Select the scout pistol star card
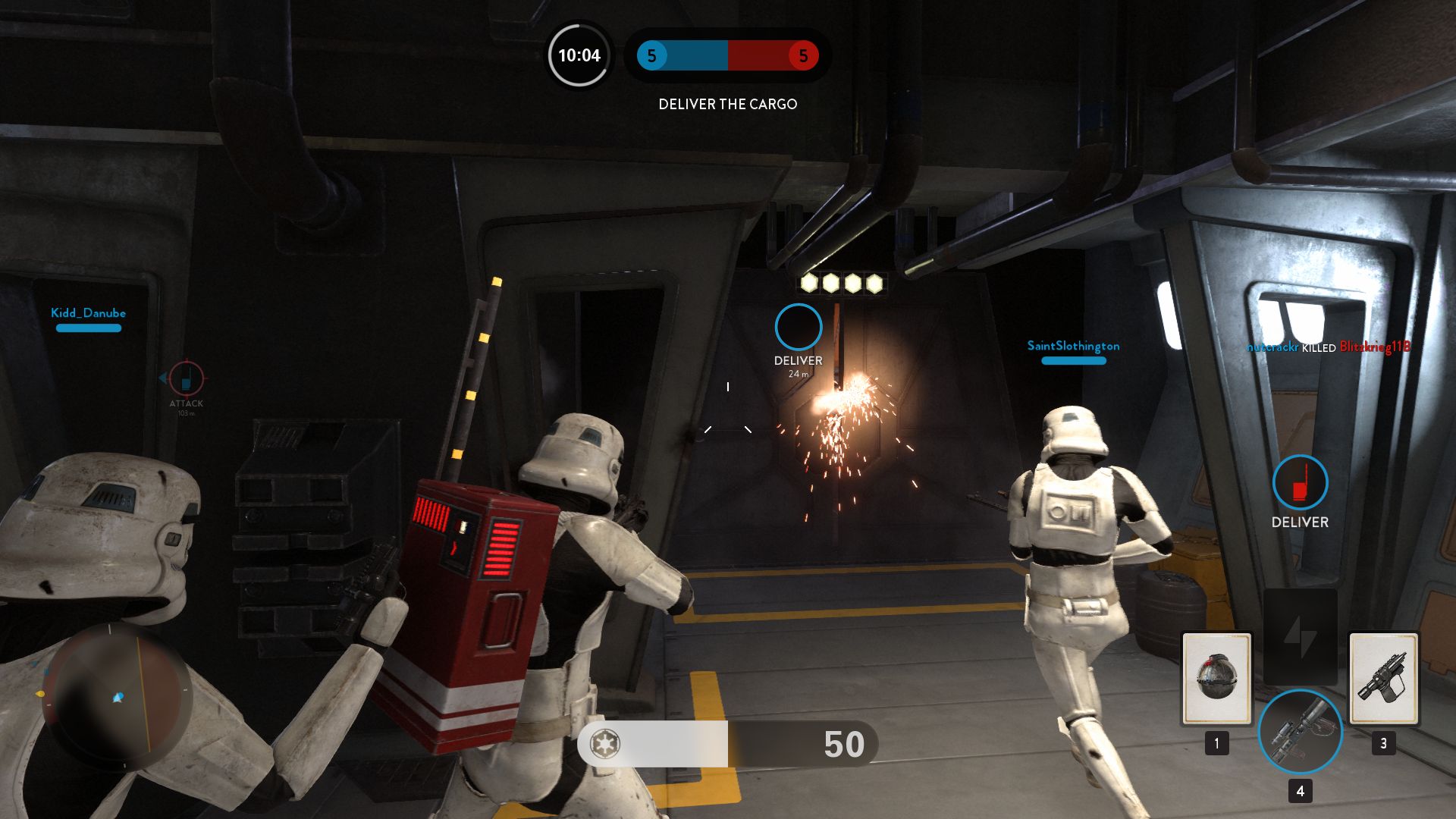This screenshot has height=819, width=1456. 1383,679
